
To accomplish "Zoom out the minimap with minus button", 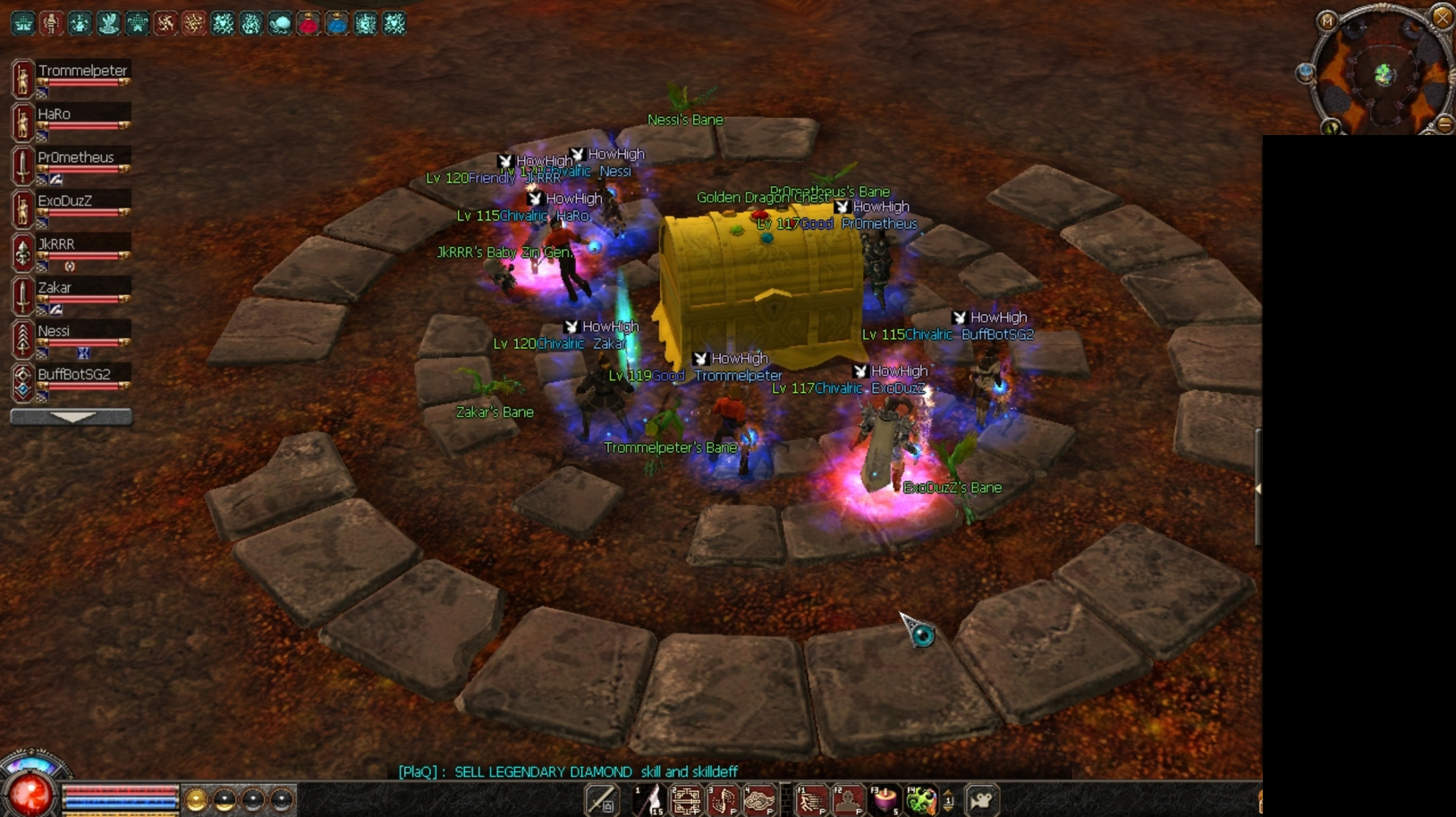I will tap(1444, 124).
